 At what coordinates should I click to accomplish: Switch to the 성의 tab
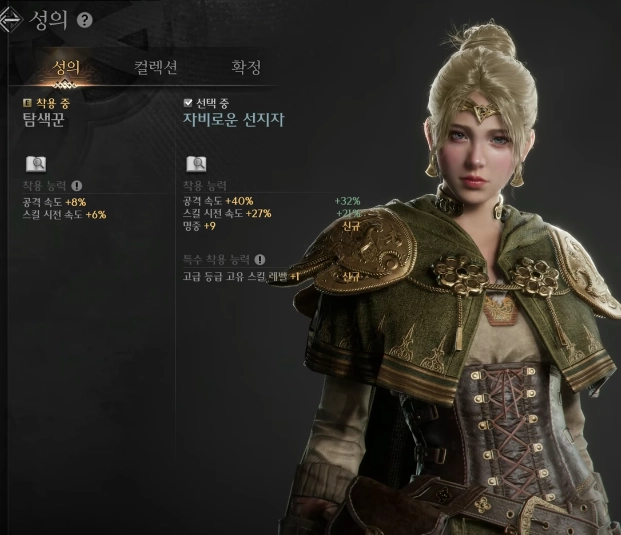[66, 68]
